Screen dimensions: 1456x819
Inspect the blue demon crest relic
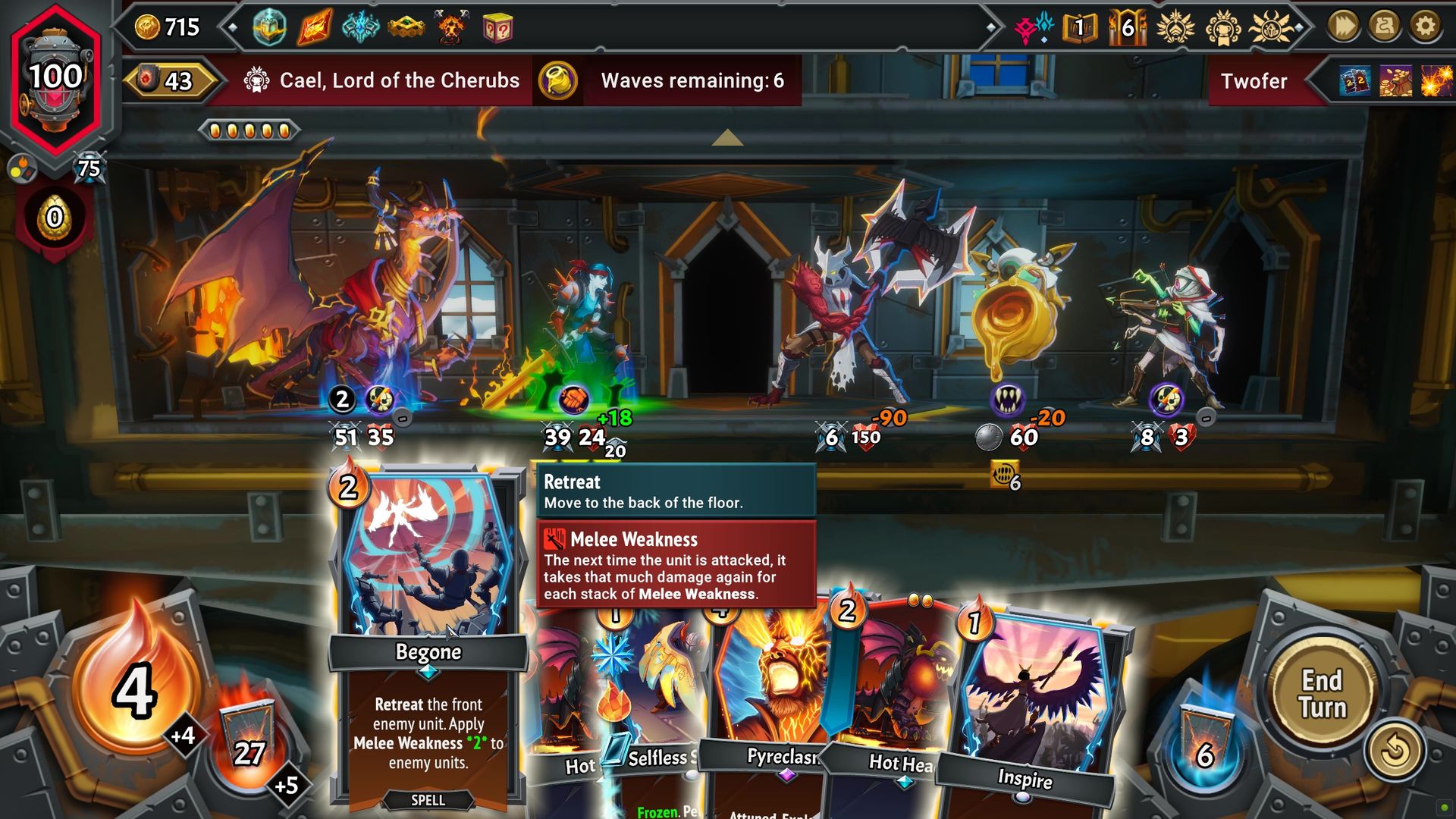point(361,26)
